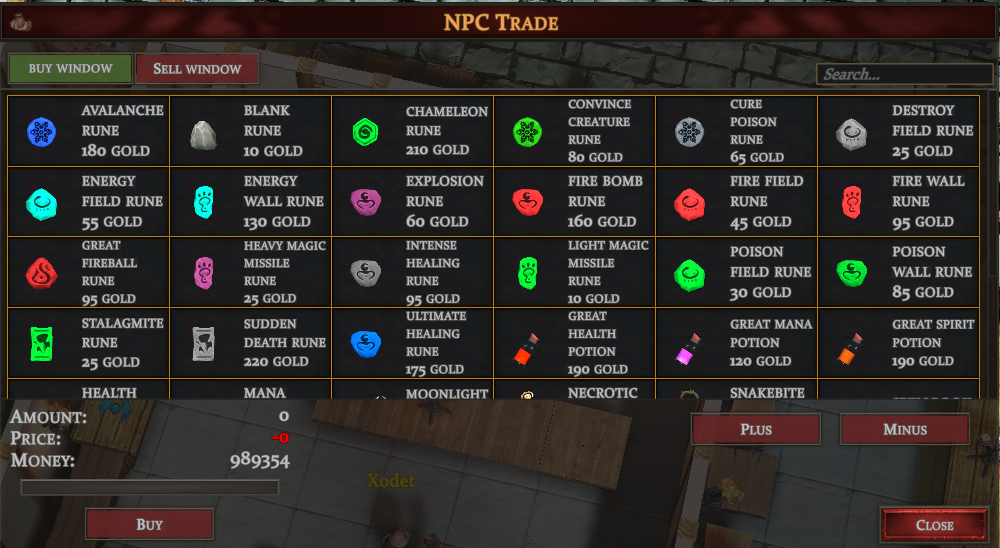Viewport: 1000px width, 548px height.
Task: Close the NPC Trade window
Action: coord(934,525)
